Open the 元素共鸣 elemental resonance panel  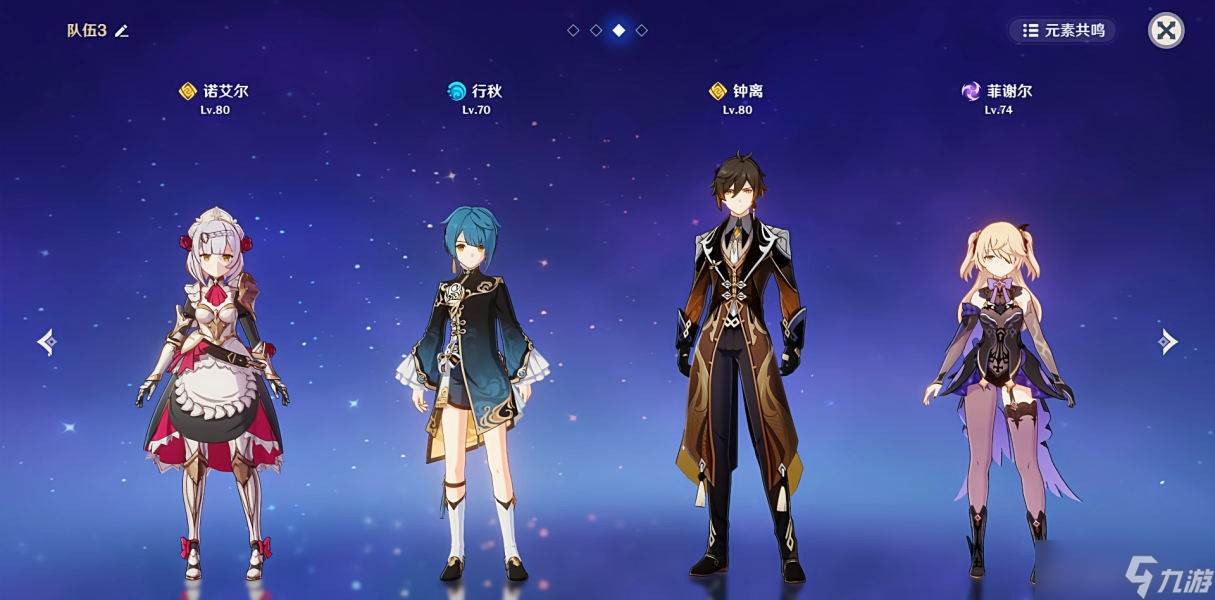1062,30
